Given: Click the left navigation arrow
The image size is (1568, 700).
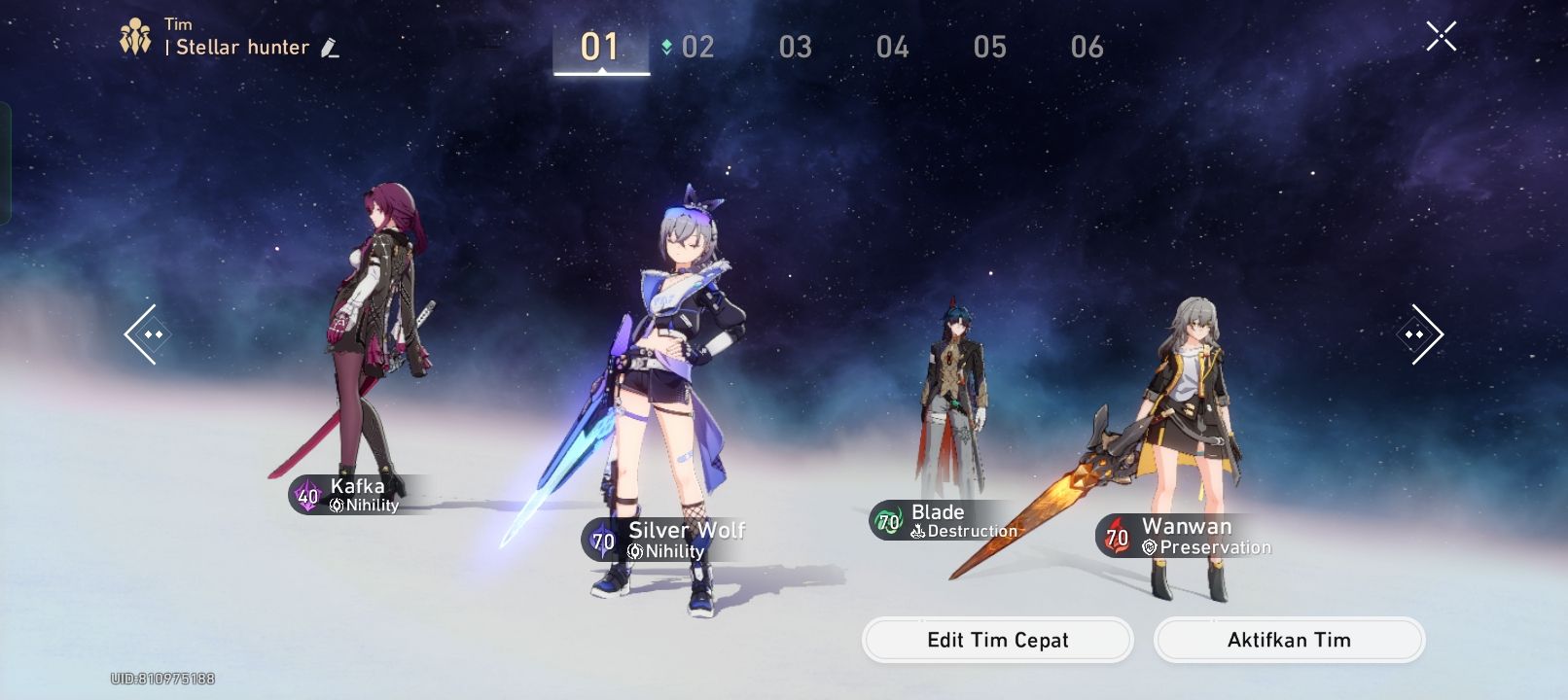Looking at the screenshot, I should pos(146,334).
